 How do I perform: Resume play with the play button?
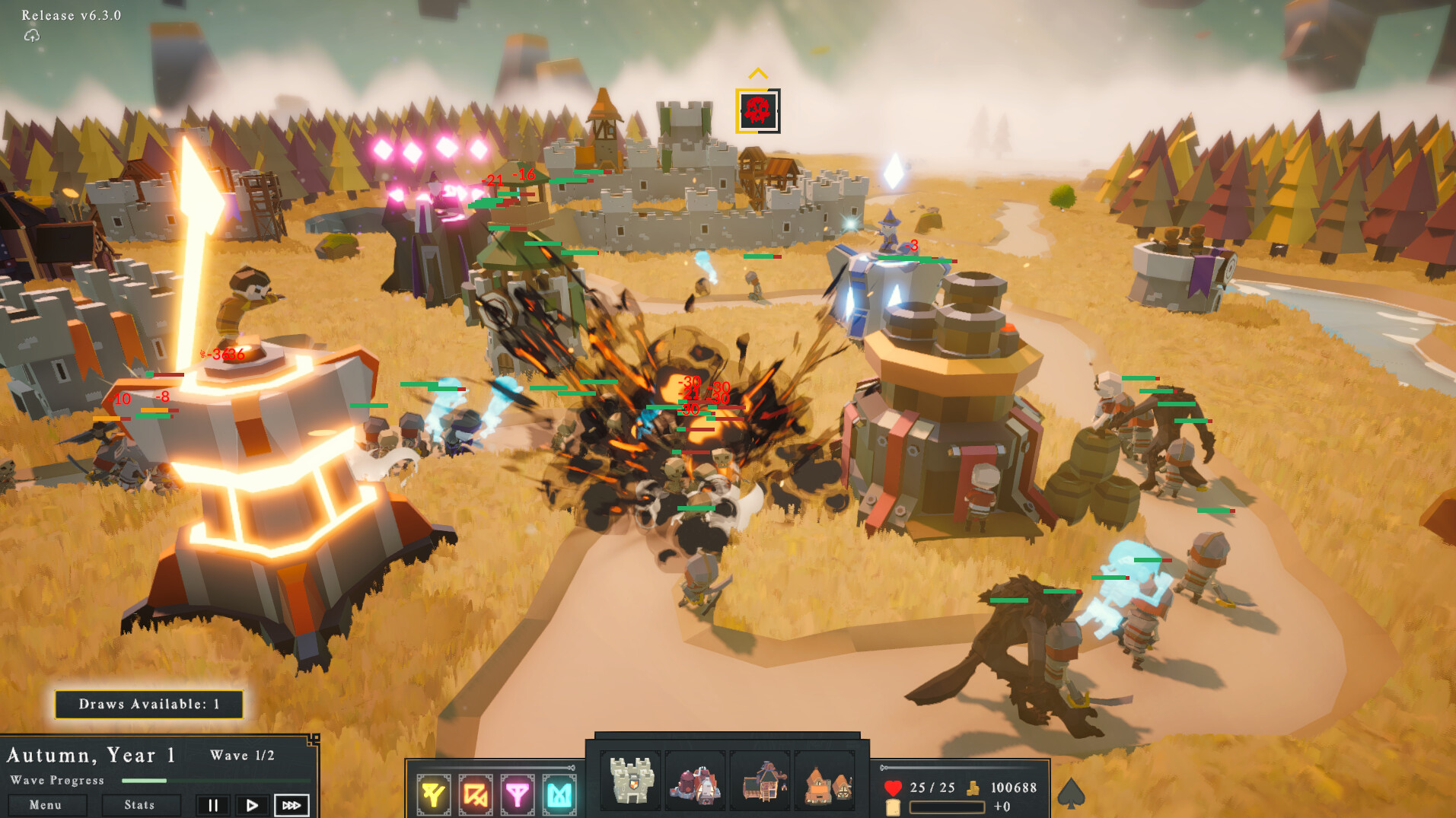(x=252, y=804)
